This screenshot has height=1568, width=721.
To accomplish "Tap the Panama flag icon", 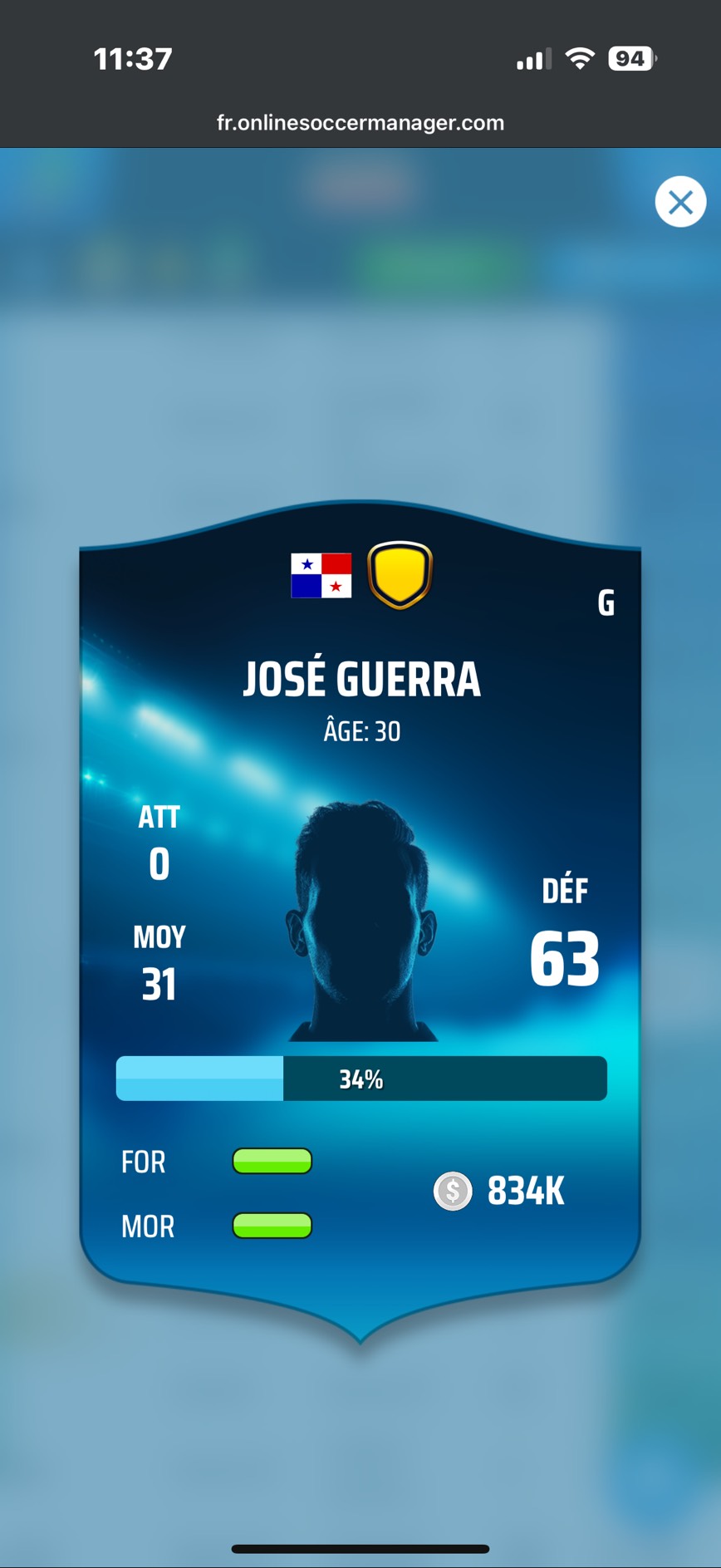I will click(321, 575).
